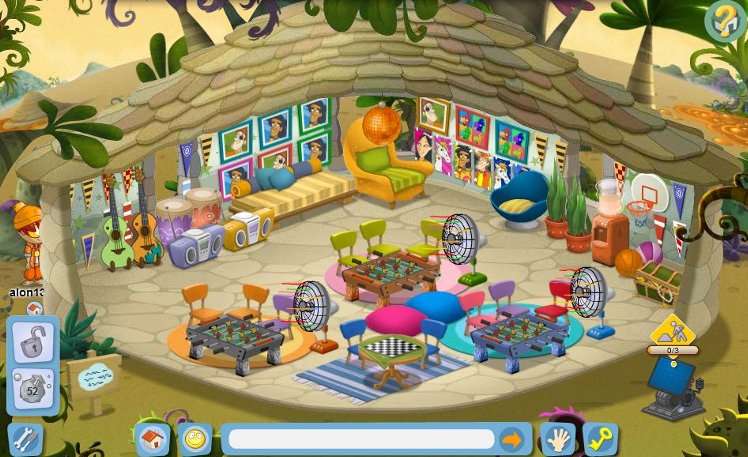This screenshot has height=457, width=748.
Task: Open the smiley face emote menu
Action: [x=194, y=439]
